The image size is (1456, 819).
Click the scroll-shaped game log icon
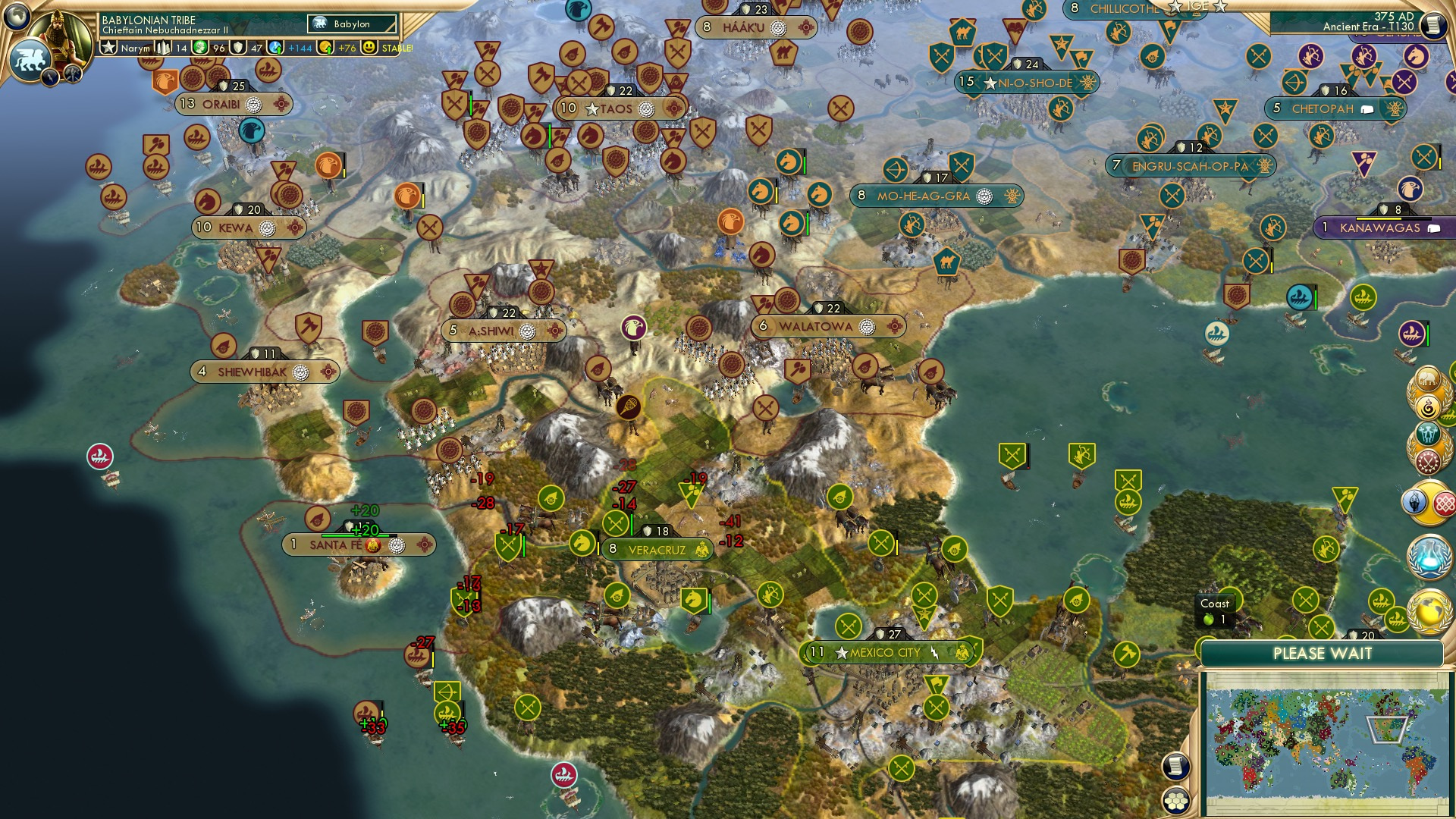[1176, 767]
